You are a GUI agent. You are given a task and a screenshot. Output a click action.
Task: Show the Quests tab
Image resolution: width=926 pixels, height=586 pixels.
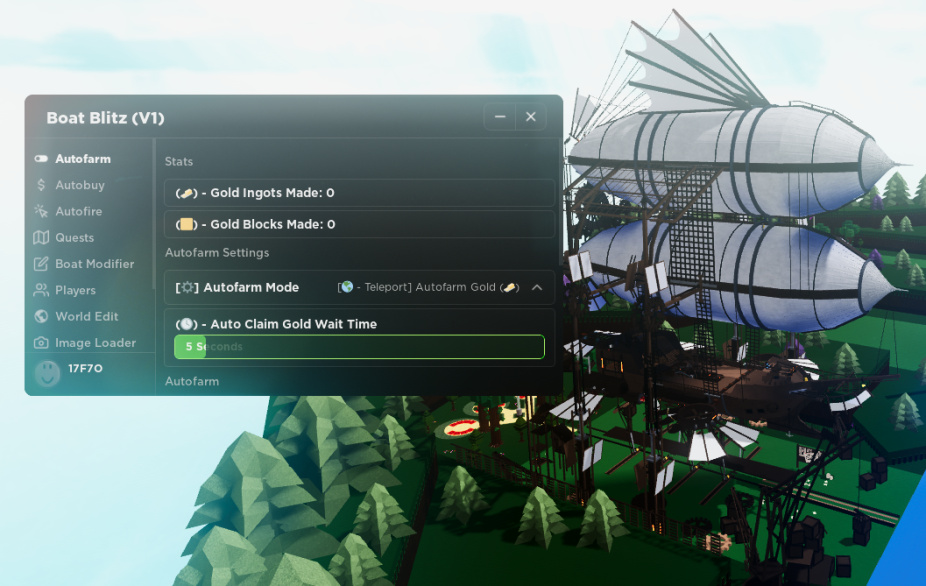coord(74,238)
